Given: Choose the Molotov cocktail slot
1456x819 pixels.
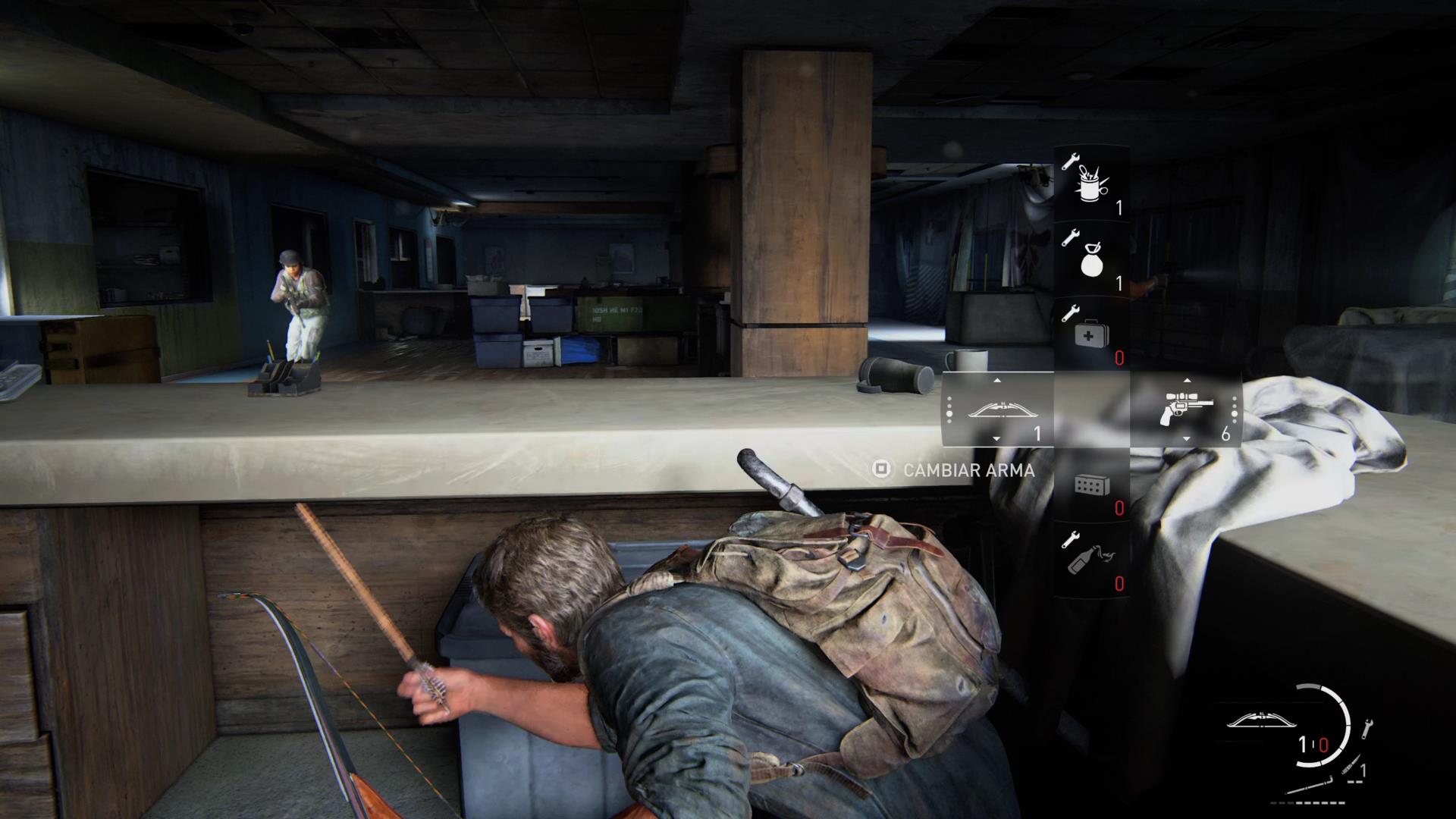Looking at the screenshot, I should [1092, 561].
